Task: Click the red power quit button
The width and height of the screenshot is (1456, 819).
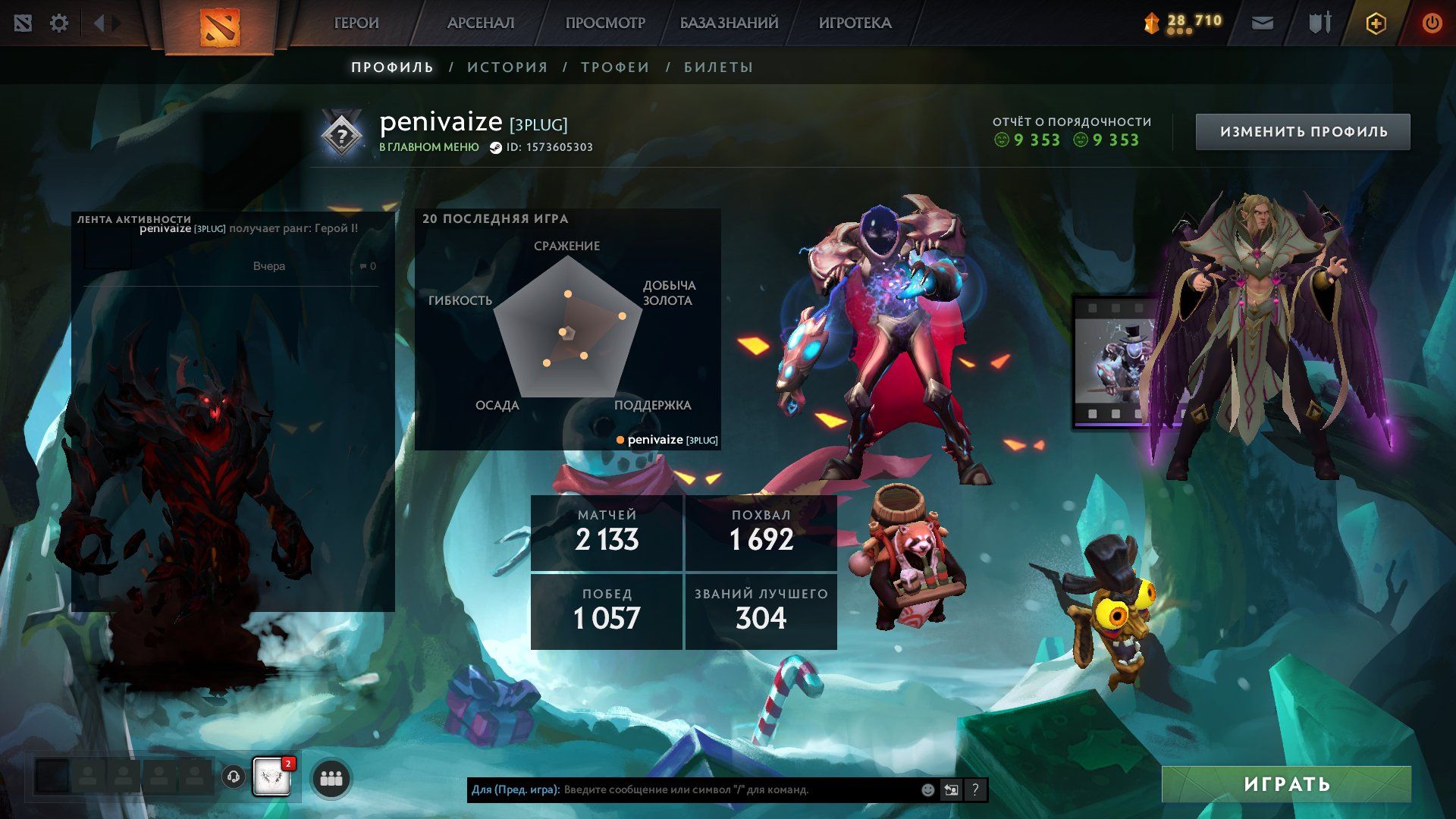Action: (1432, 24)
